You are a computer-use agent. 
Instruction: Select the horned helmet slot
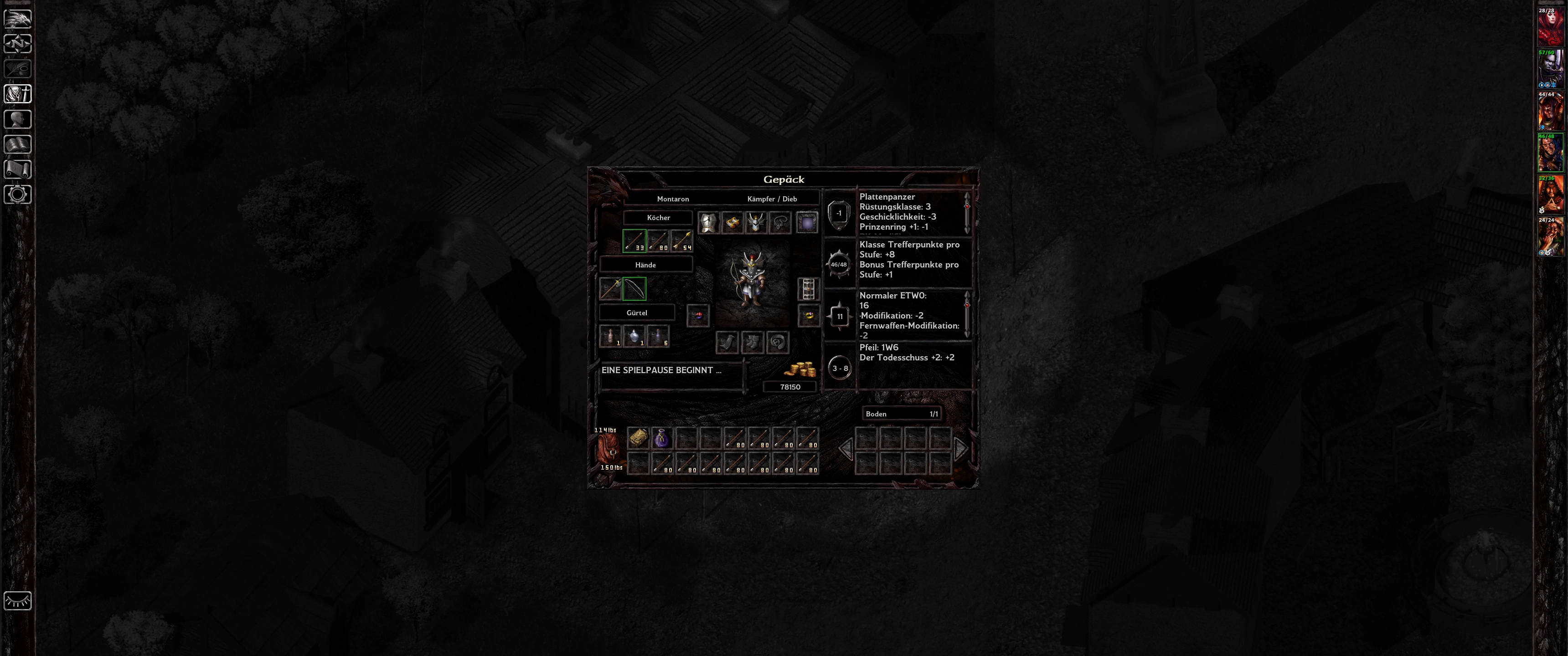(756, 223)
